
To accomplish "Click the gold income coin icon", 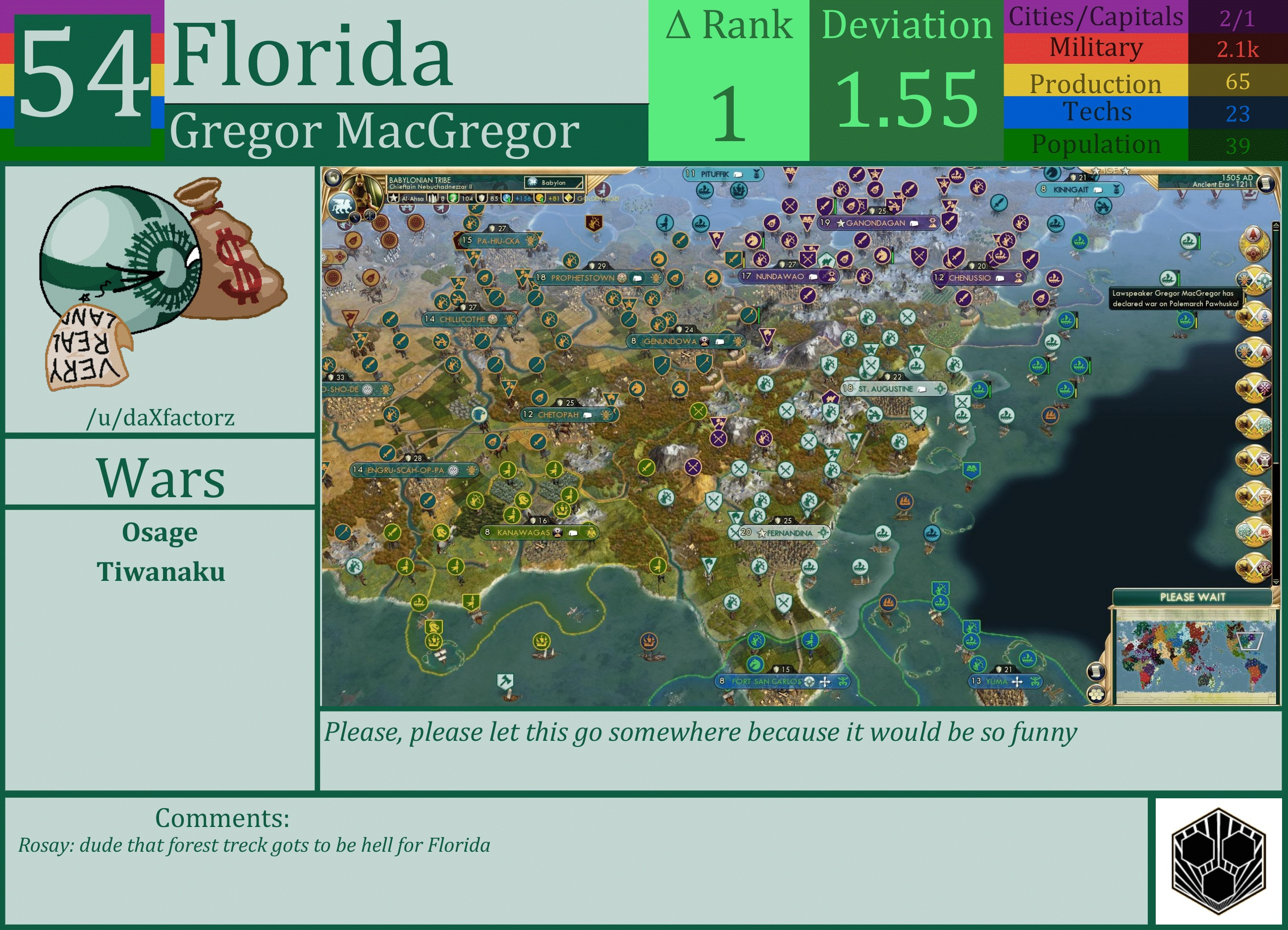I will [x=540, y=199].
